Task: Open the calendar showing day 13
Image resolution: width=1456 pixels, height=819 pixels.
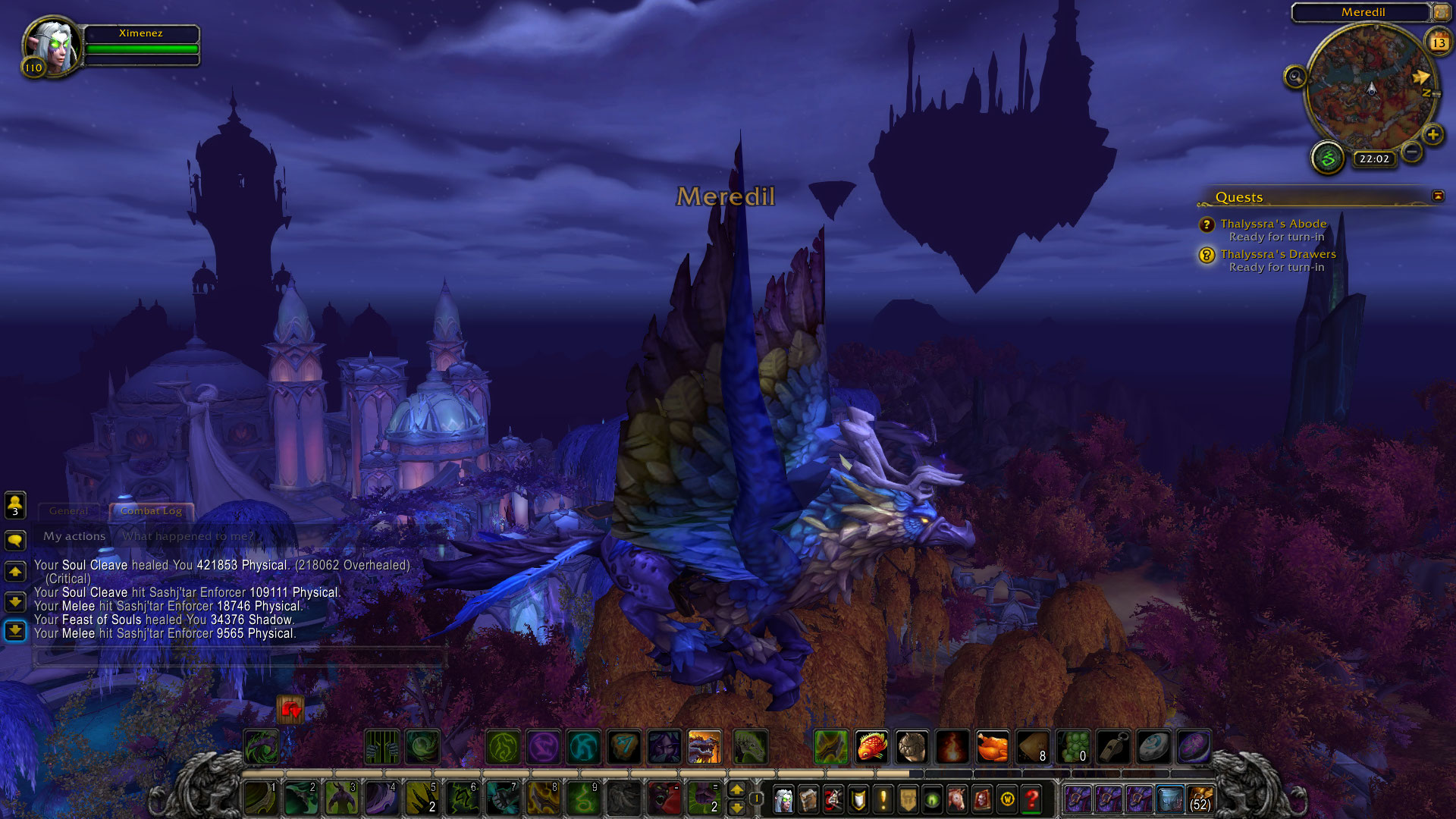Action: (x=1439, y=42)
